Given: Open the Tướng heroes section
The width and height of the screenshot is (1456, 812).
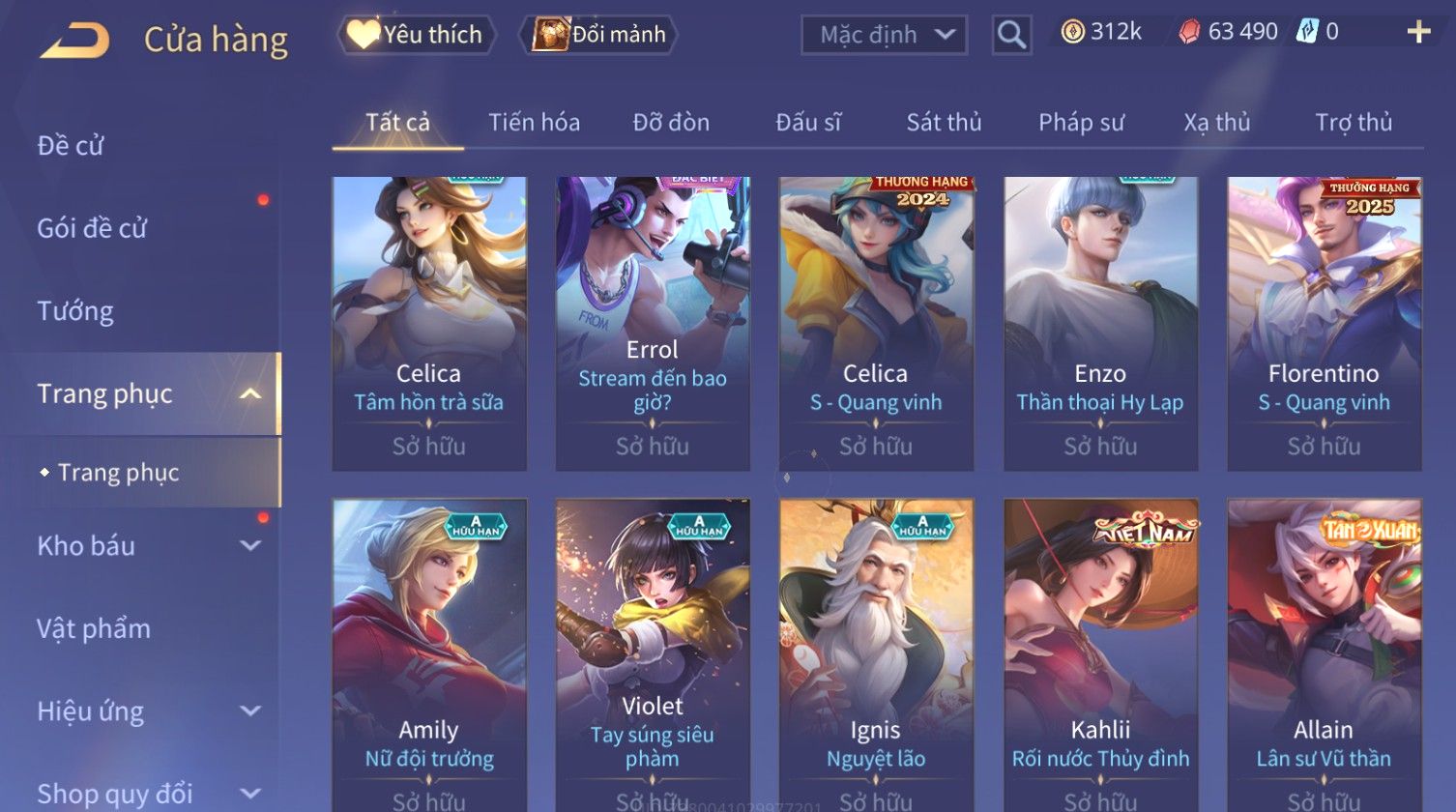Looking at the screenshot, I should click(75, 311).
